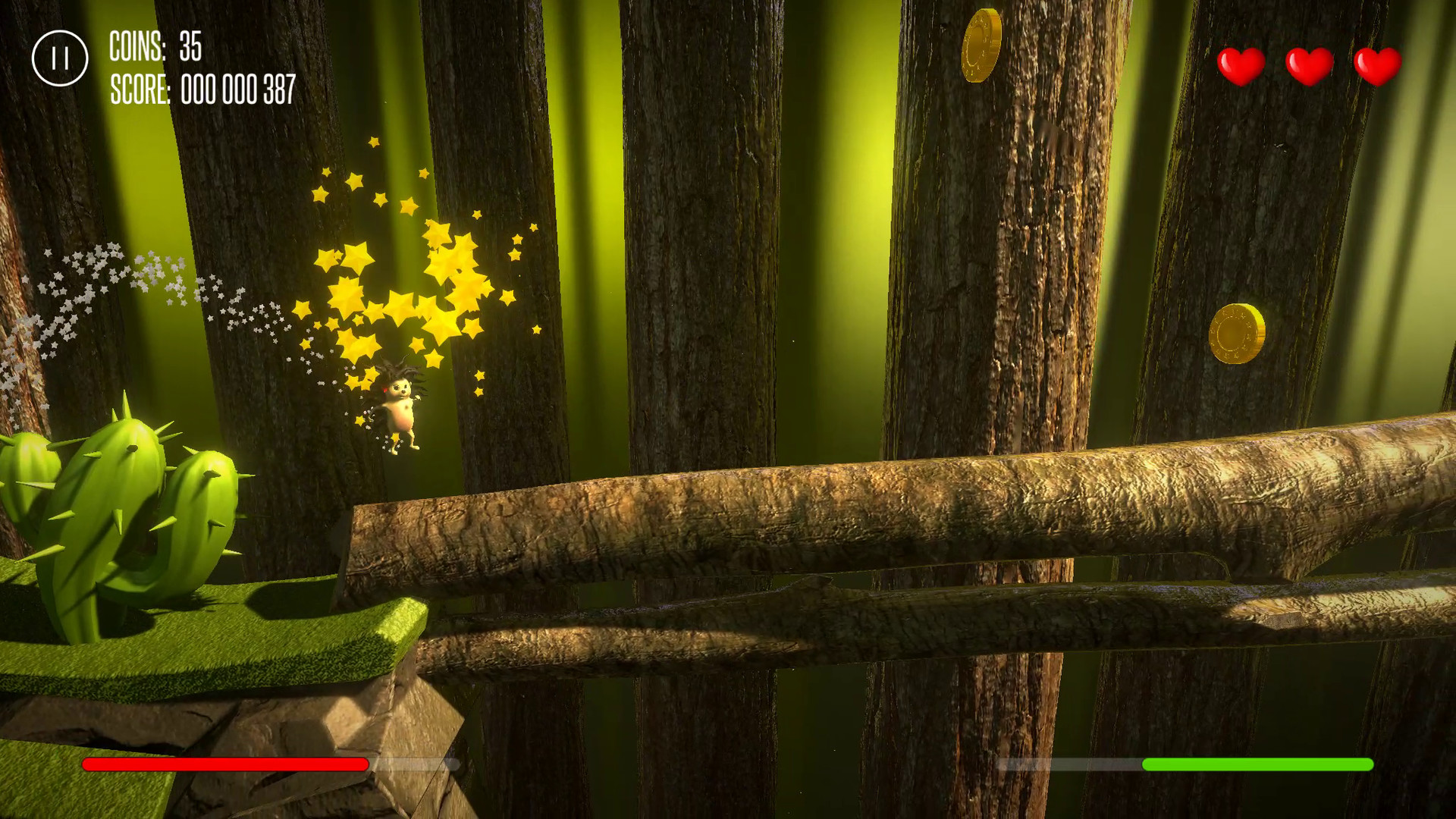Pause the game using the pause icon

point(61,58)
